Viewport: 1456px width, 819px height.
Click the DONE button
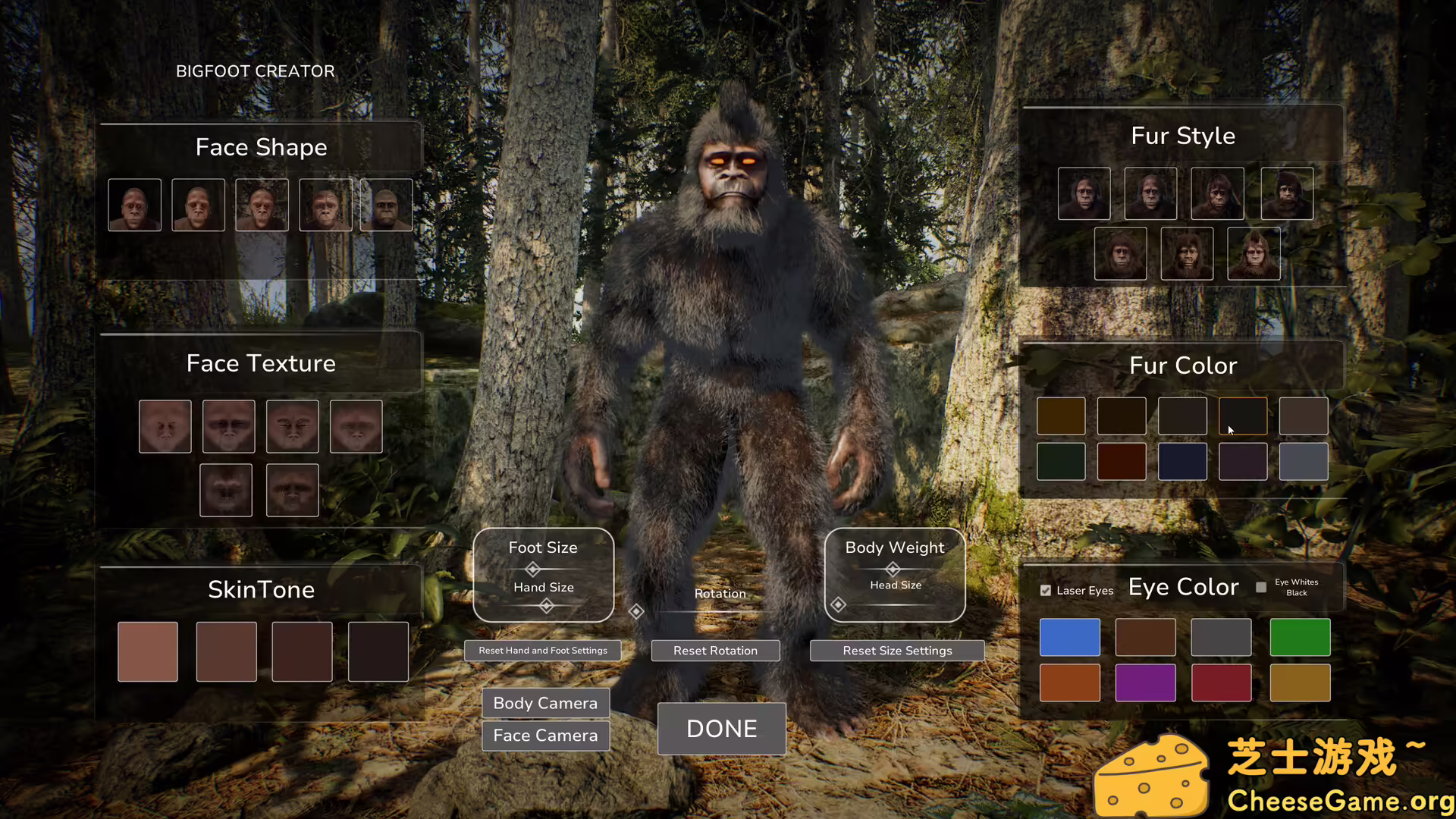(720, 729)
